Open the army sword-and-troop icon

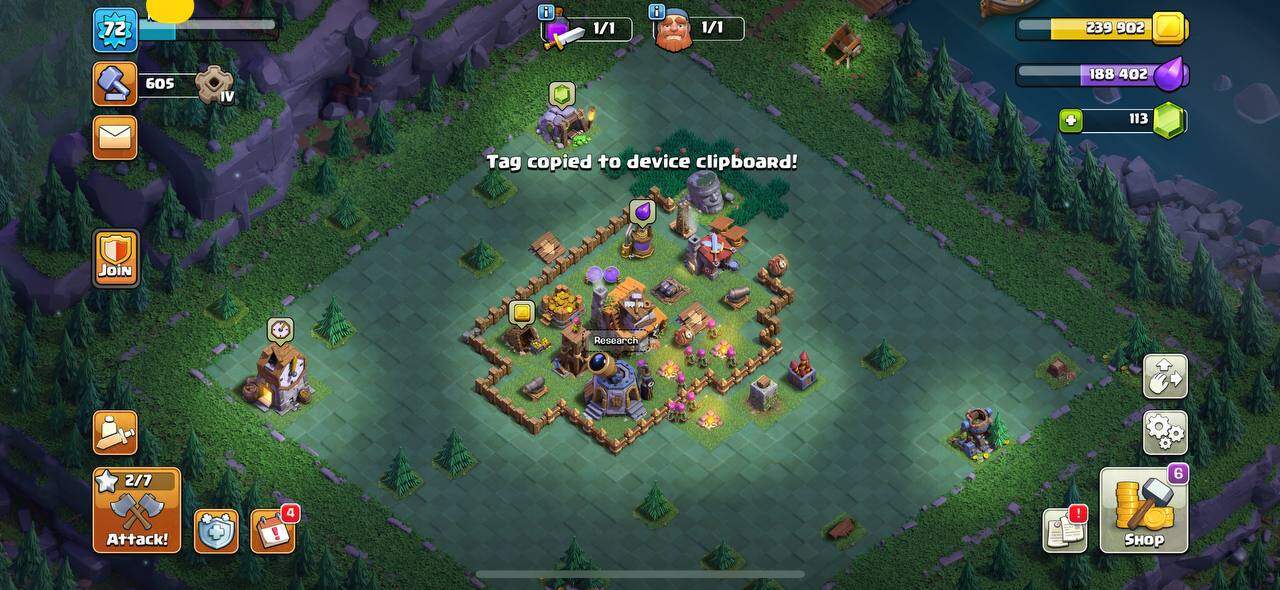[115, 432]
